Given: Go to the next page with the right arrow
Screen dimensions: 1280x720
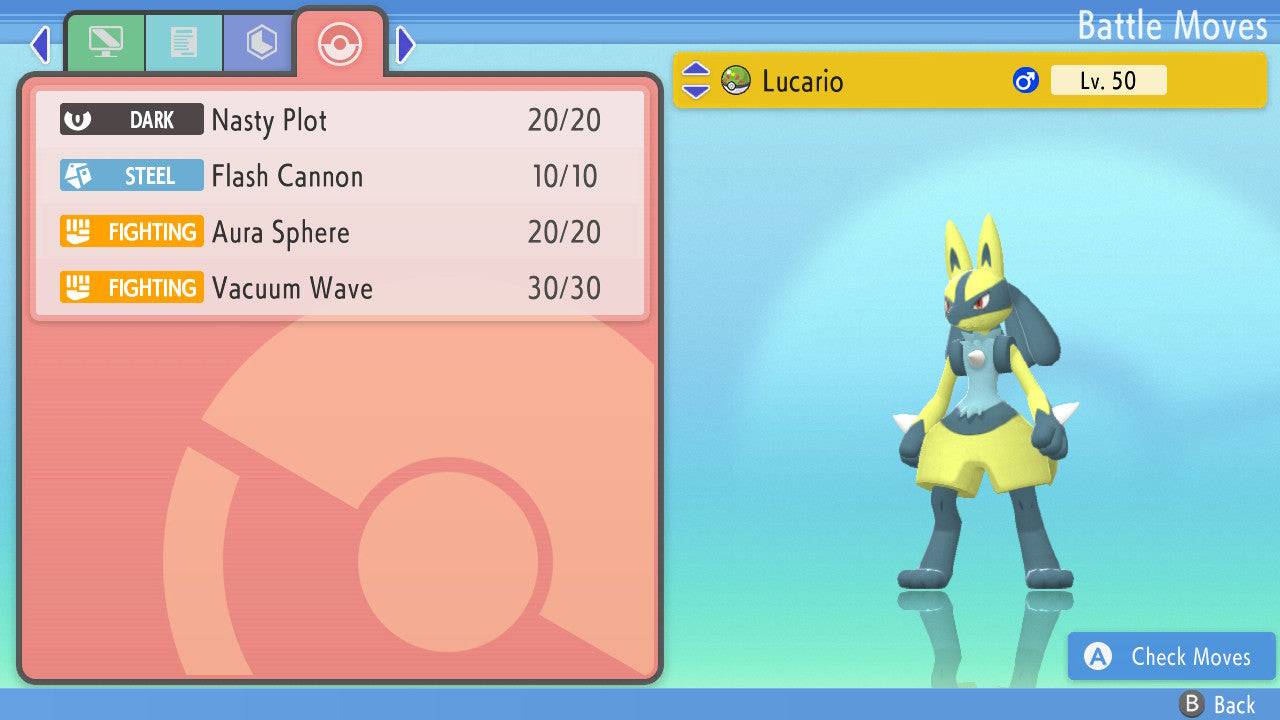Looking at the screenshot, I should point(404,44).
